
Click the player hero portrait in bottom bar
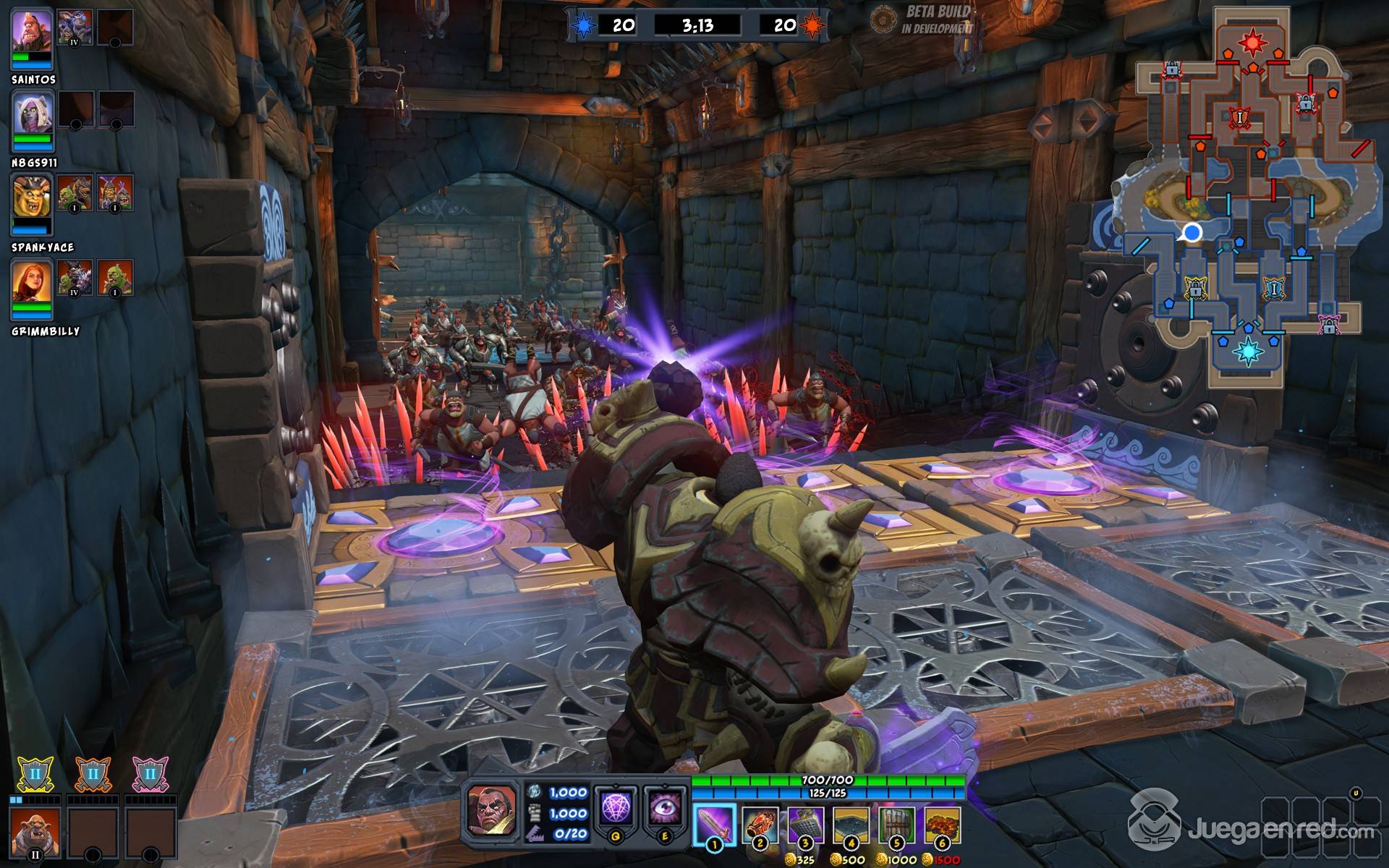(492, 809)
